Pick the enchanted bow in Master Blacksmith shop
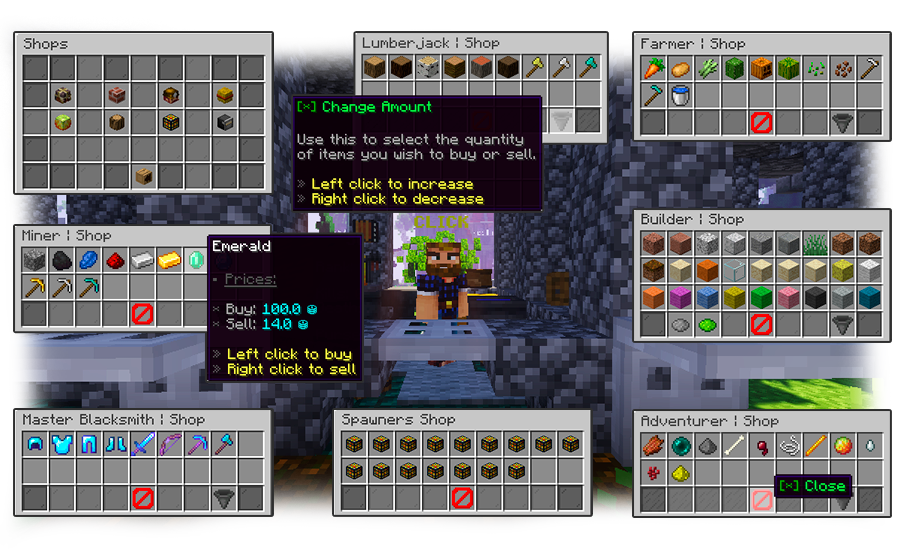 (x=169, y=444)
